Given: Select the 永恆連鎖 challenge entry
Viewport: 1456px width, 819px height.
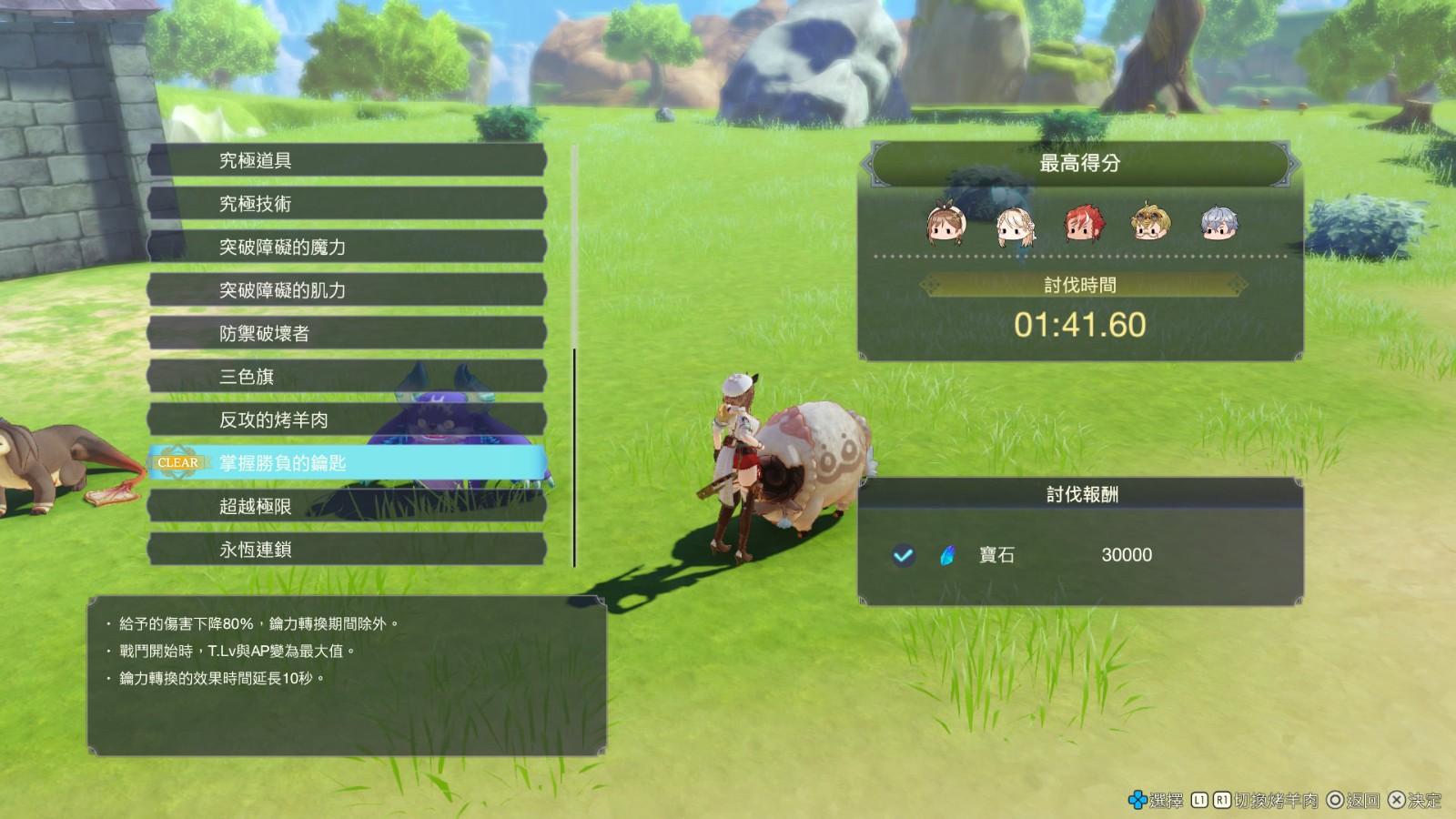Looking at the screenshot, I should click(346, 550).
